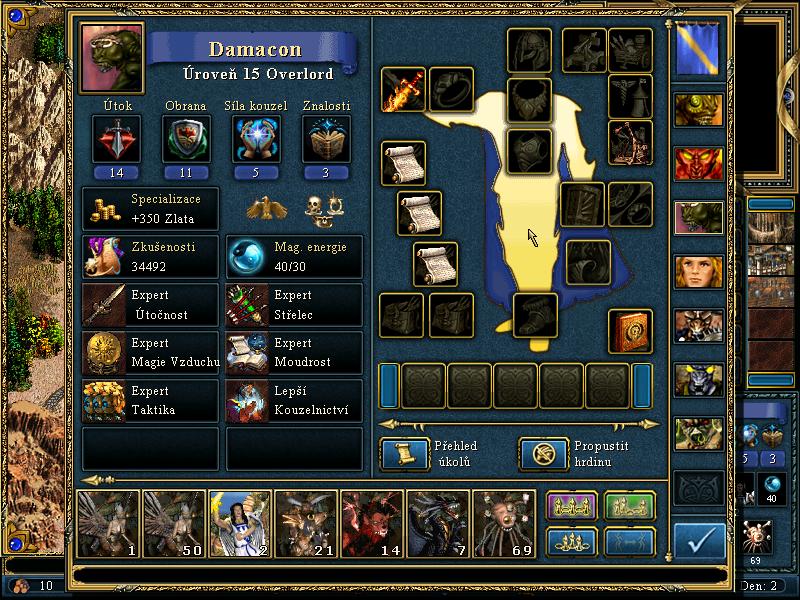The image size is (800, 600).
Task: Show the +350 Zlata specialization
Action: coord(150,210)
